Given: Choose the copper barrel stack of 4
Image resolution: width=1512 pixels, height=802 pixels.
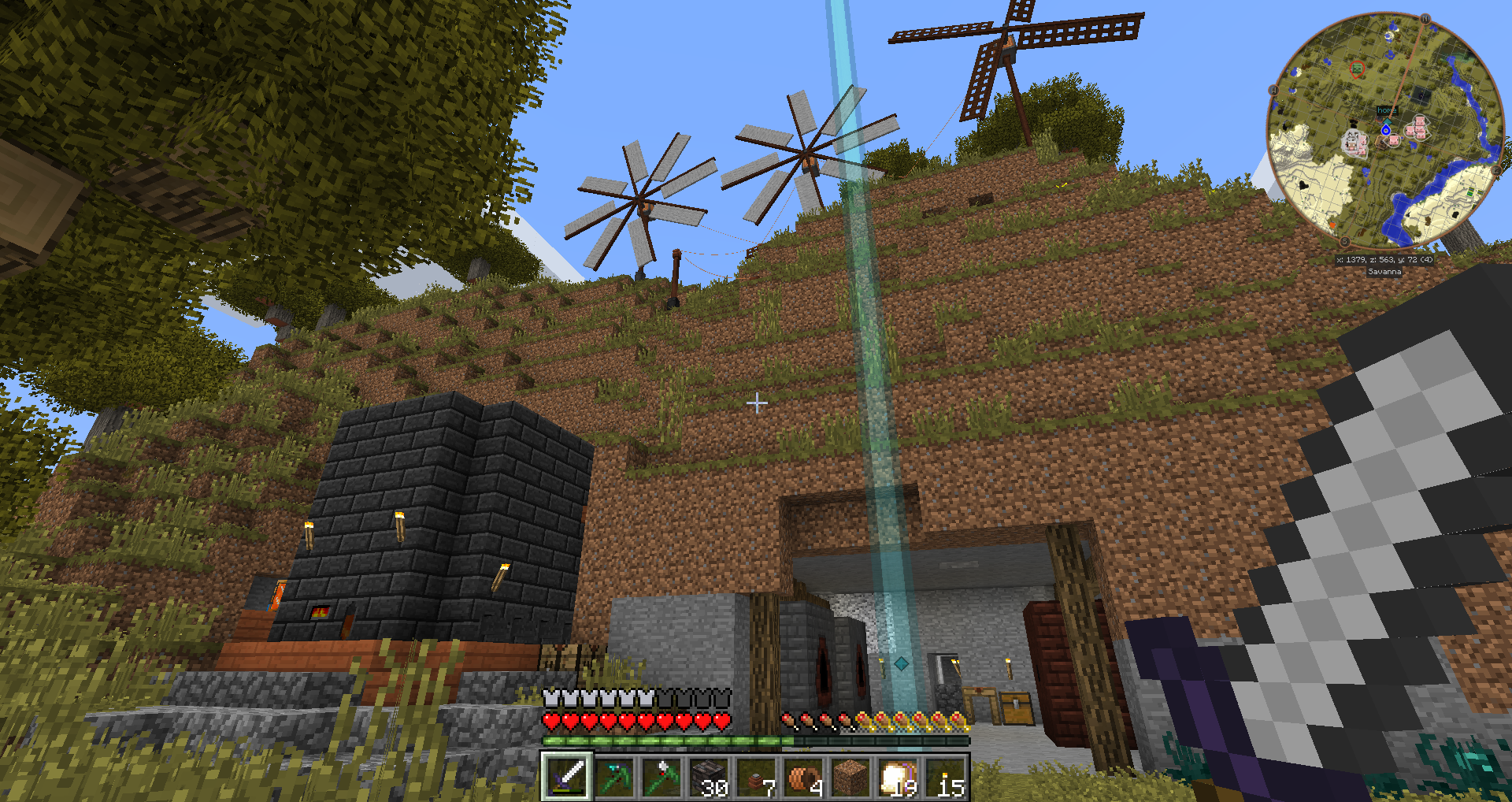Looking at the screenshot, I should [802, 777].
